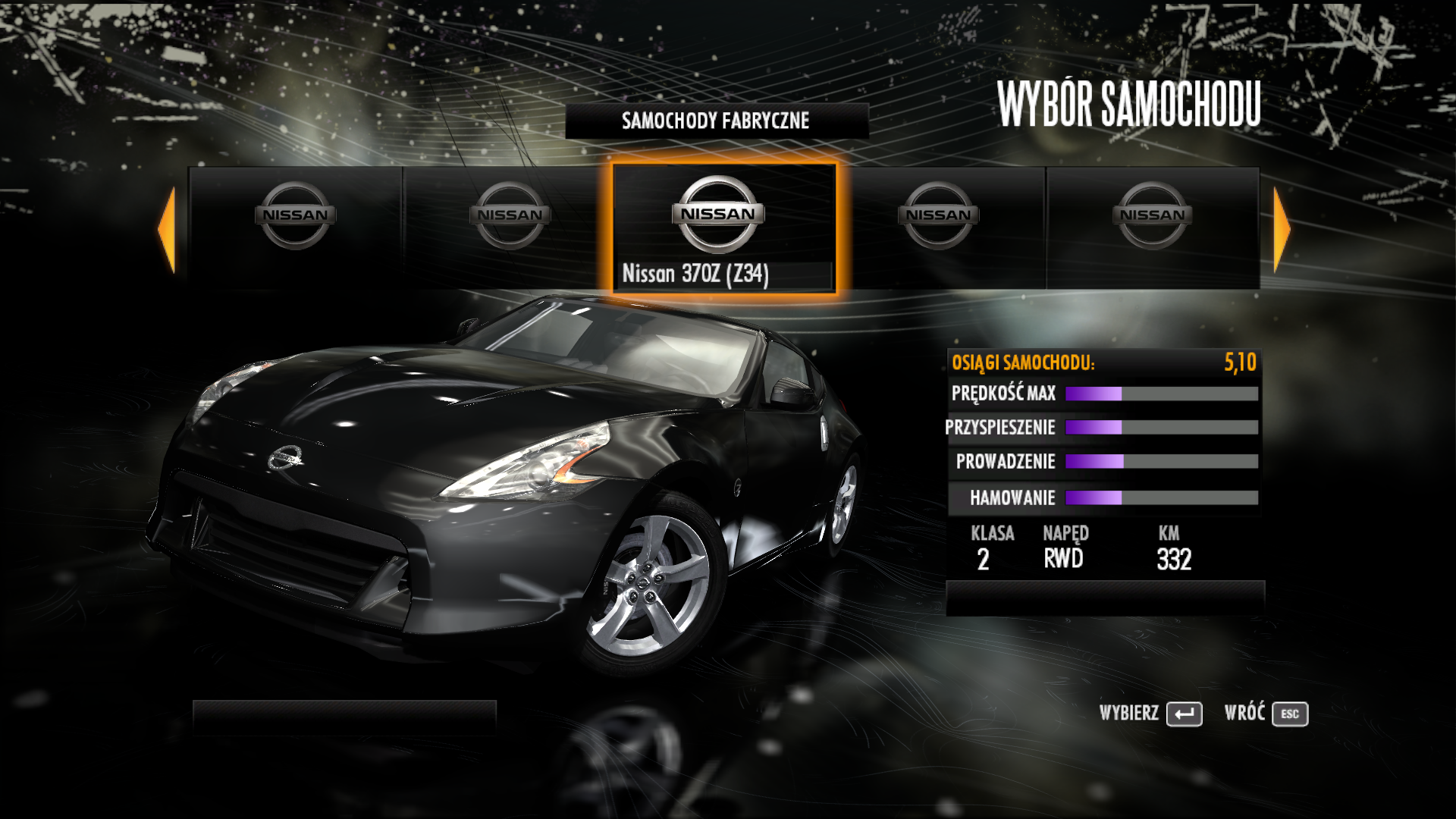
Task: Open the Samochody Fabryczne category header
Action: click(x=716, y=121)
